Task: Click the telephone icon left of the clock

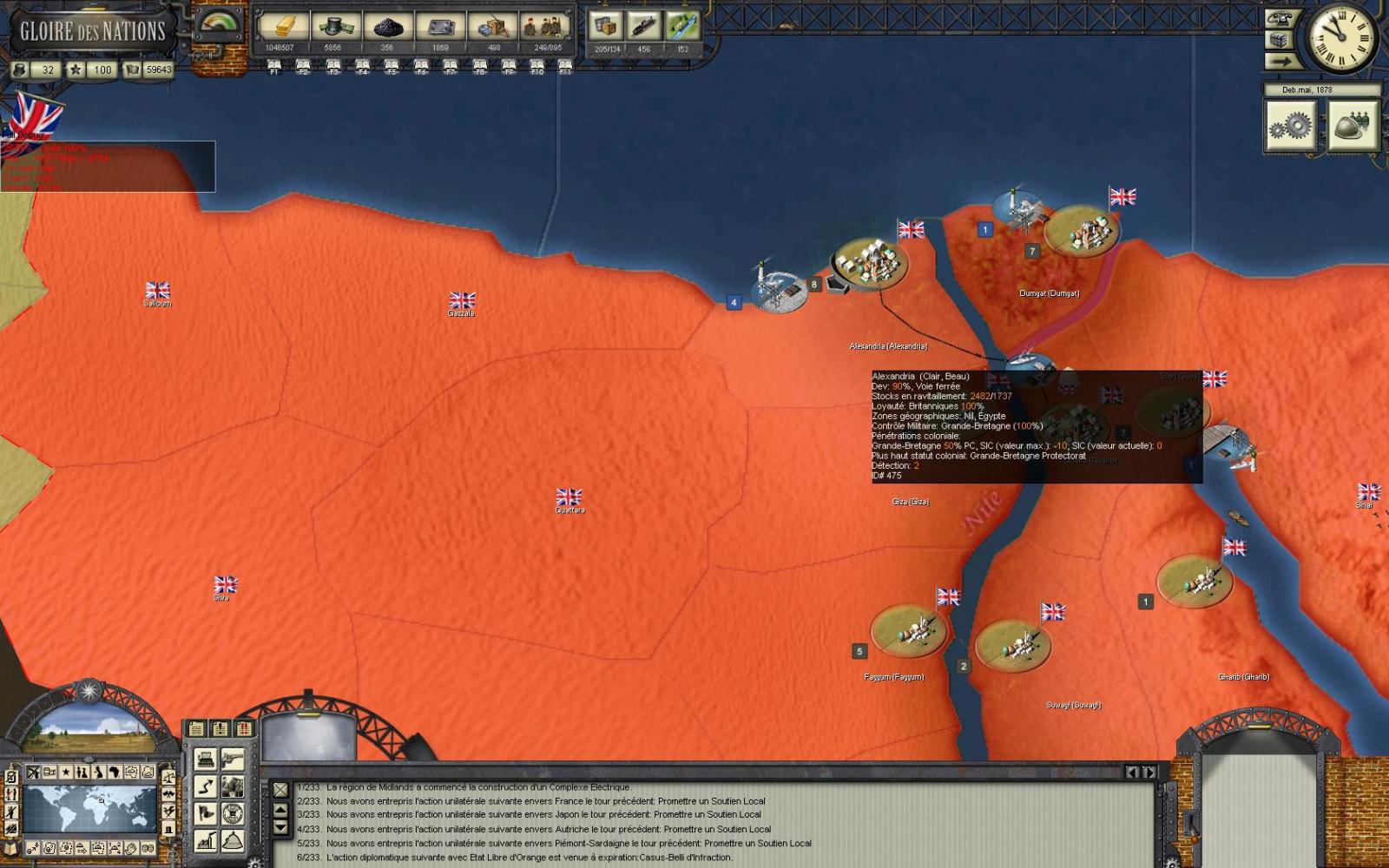Action: (x=1280, y=20)
